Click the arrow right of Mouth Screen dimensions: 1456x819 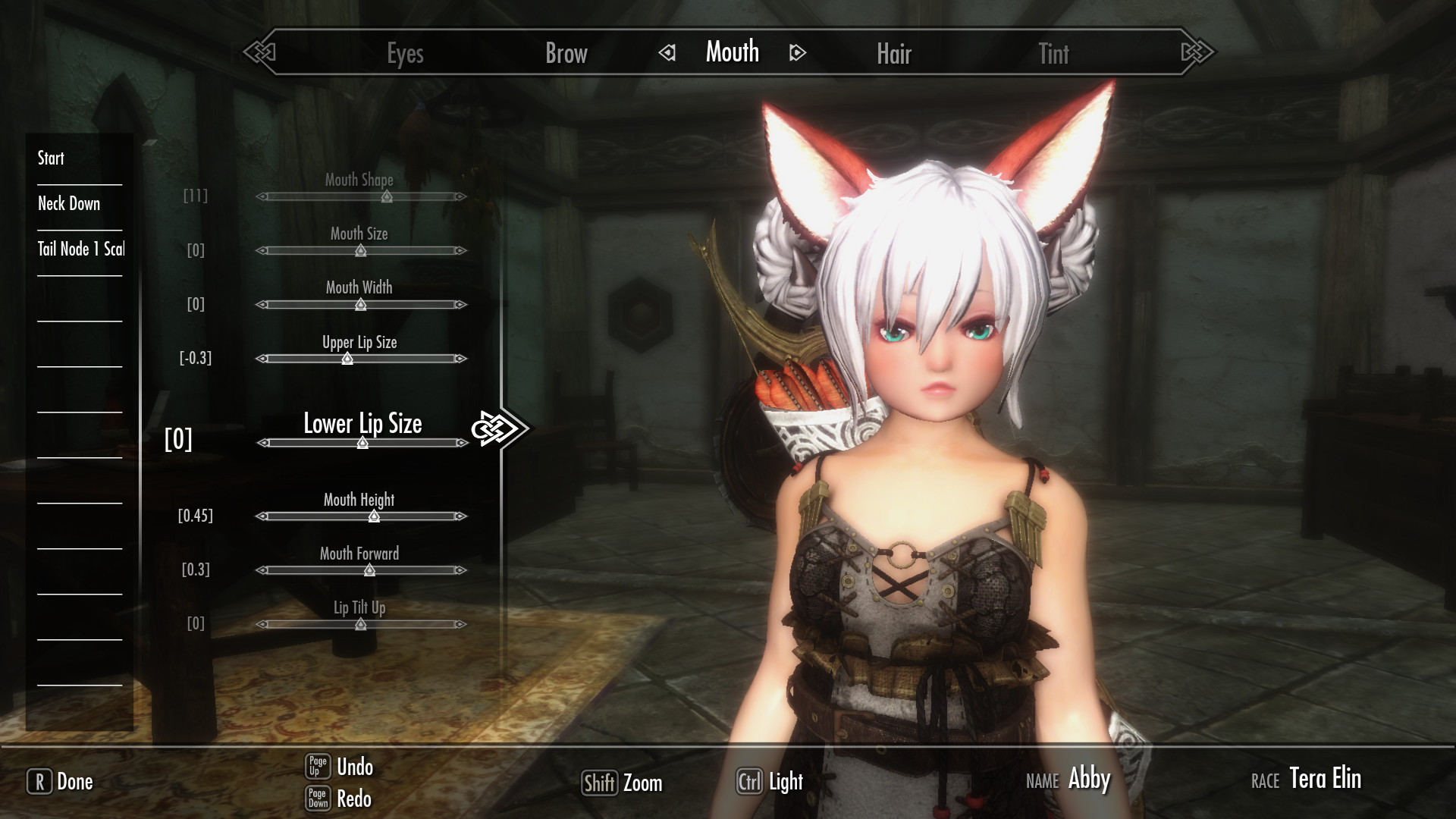click(x=797, y=53)
